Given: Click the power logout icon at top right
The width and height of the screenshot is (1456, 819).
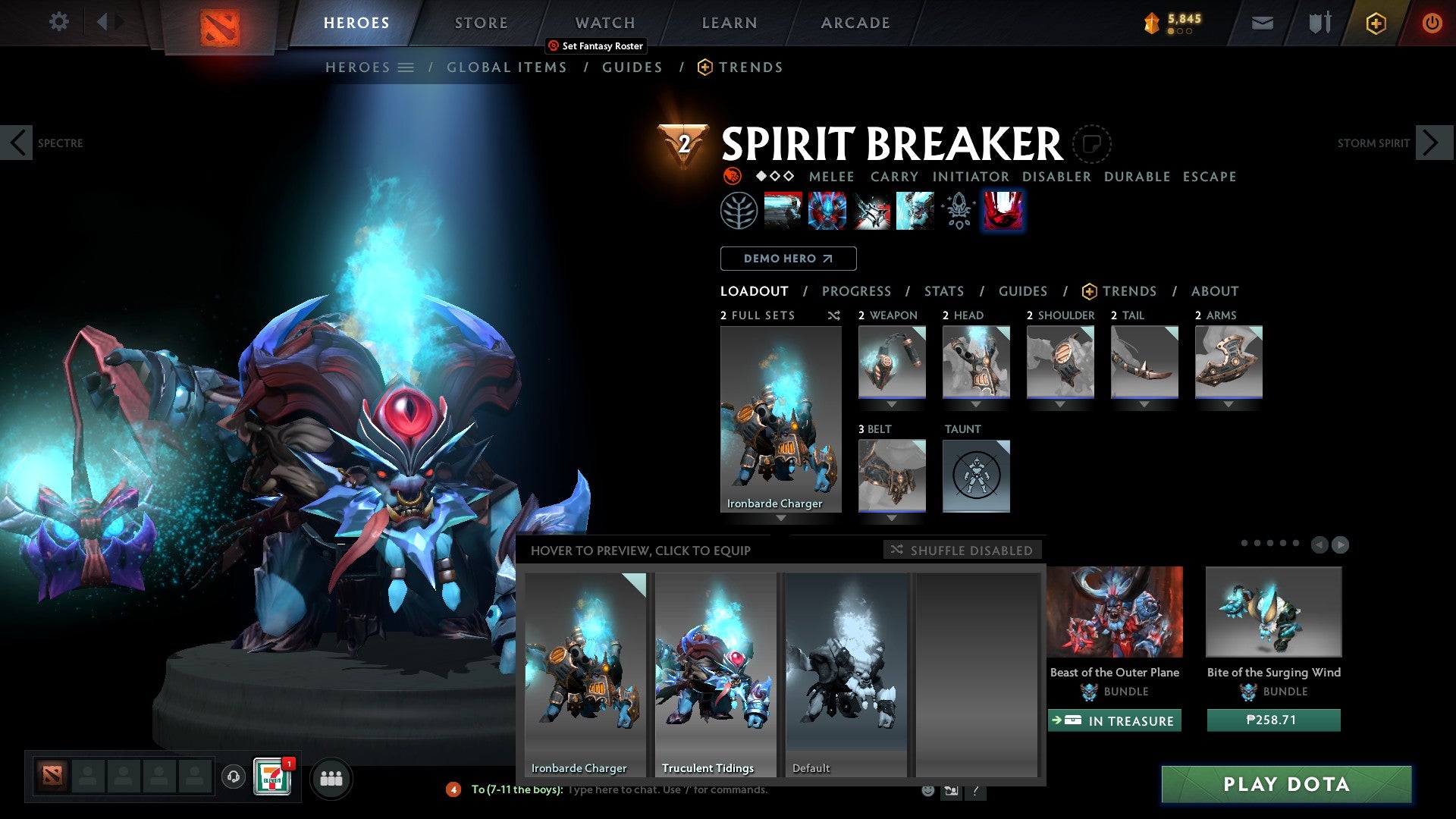Looking at the screenshot, I should point(1432,23).
